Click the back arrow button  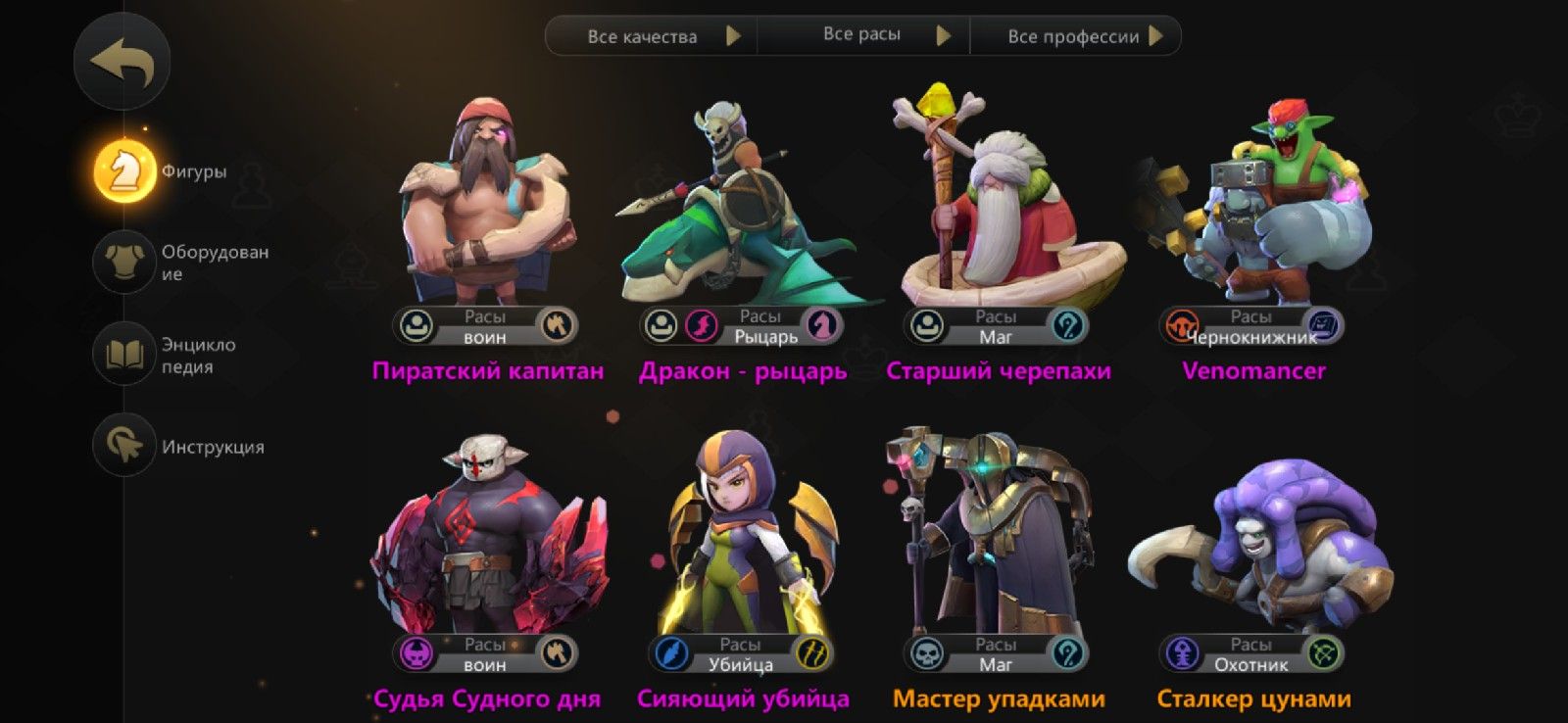122,61
